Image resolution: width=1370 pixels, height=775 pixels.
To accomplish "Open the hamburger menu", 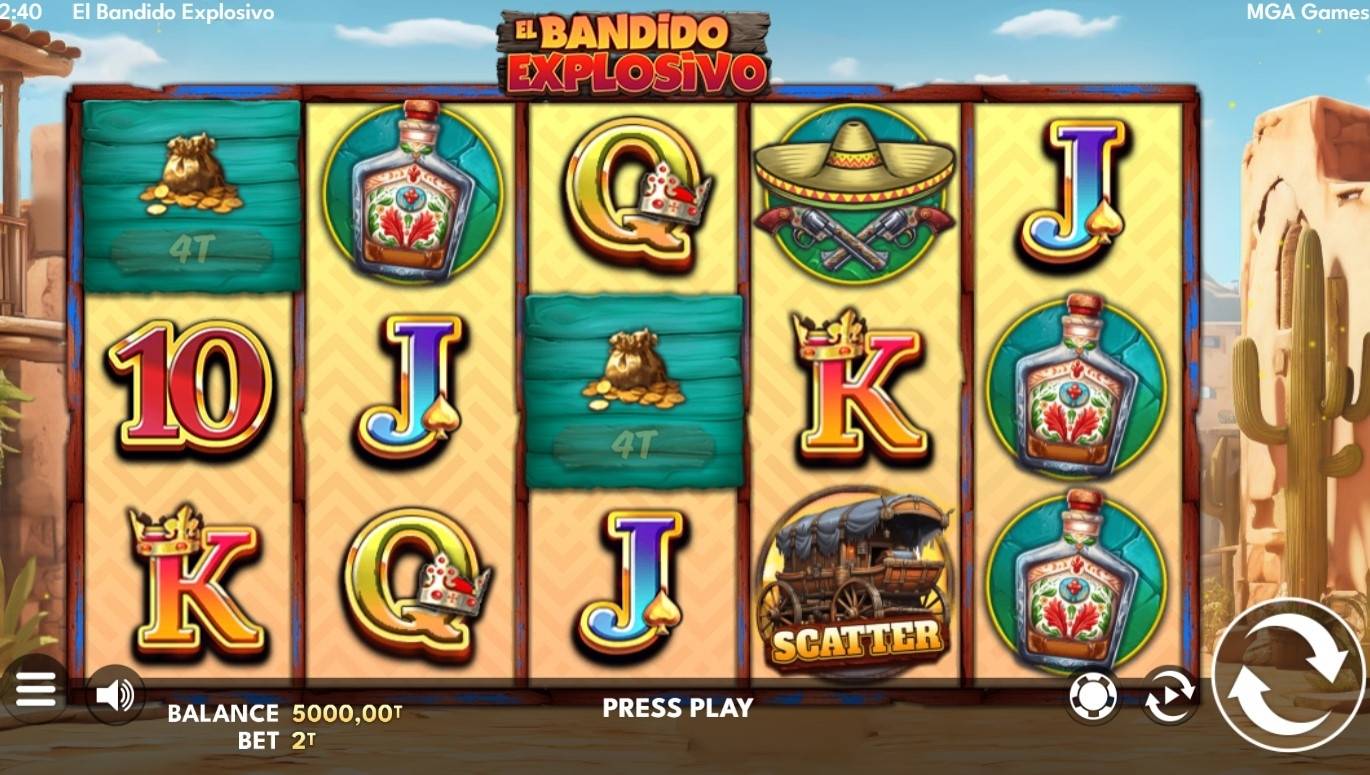I will pos(37,692).
